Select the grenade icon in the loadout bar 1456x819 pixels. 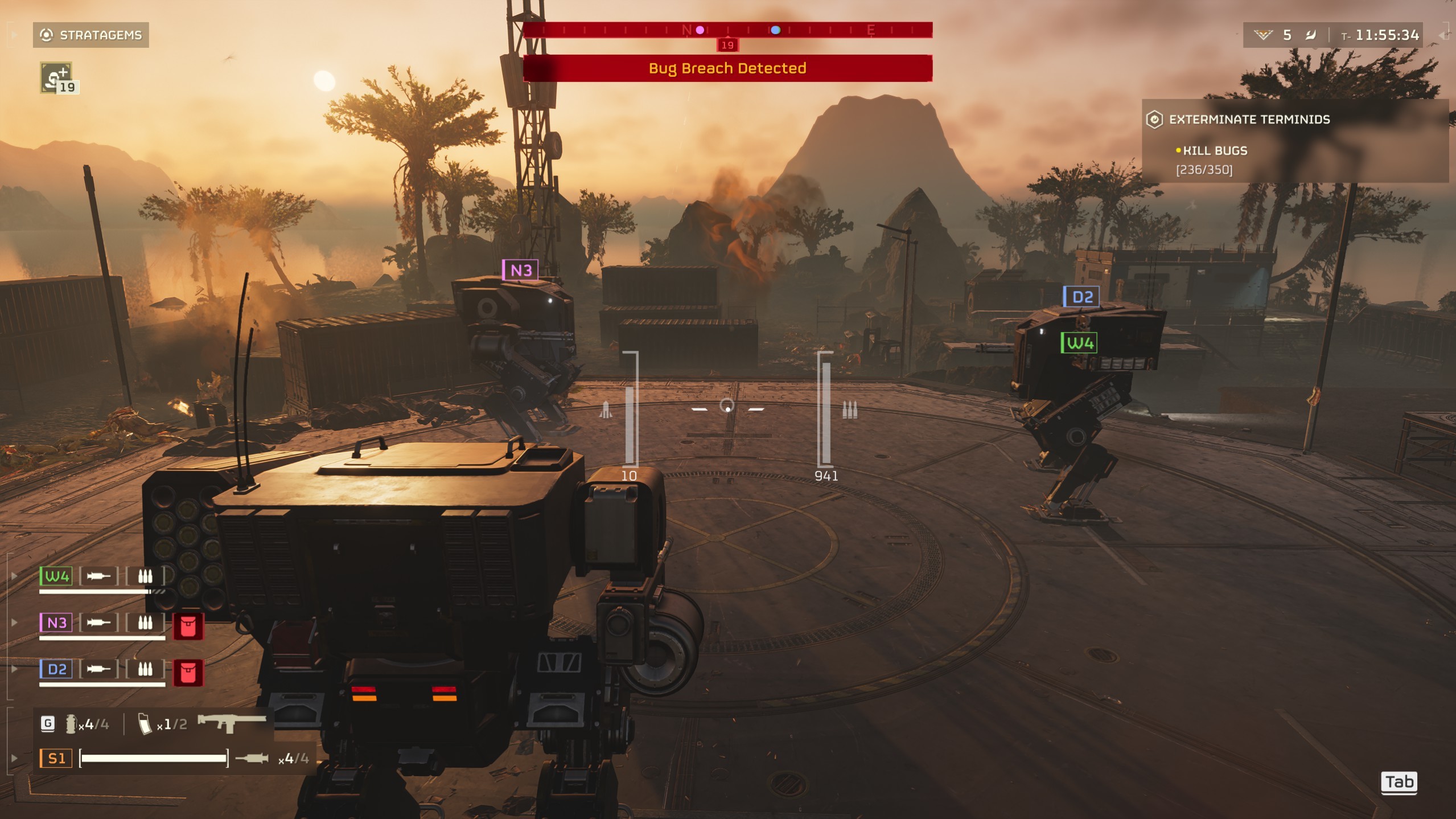tap(71, 724)
